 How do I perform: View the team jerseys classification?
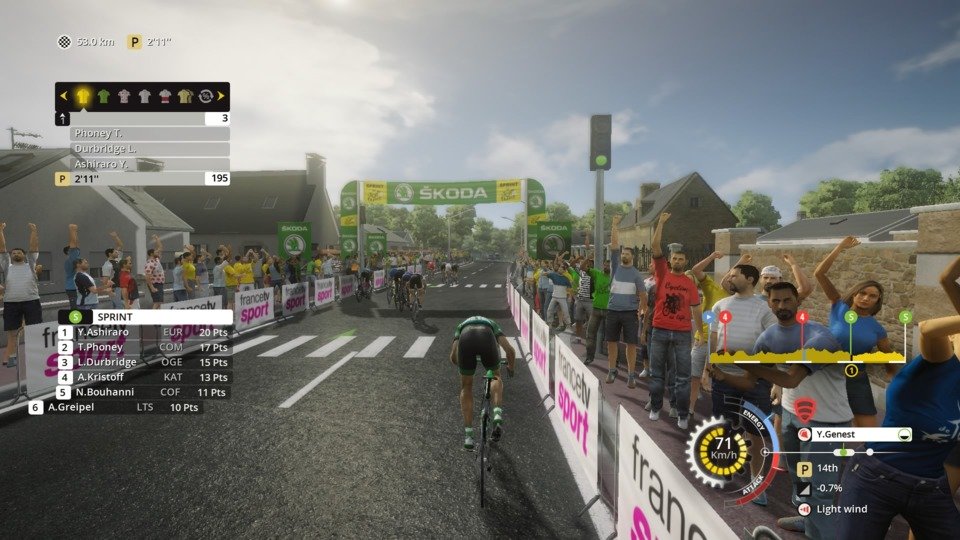(x=185, y=96)
